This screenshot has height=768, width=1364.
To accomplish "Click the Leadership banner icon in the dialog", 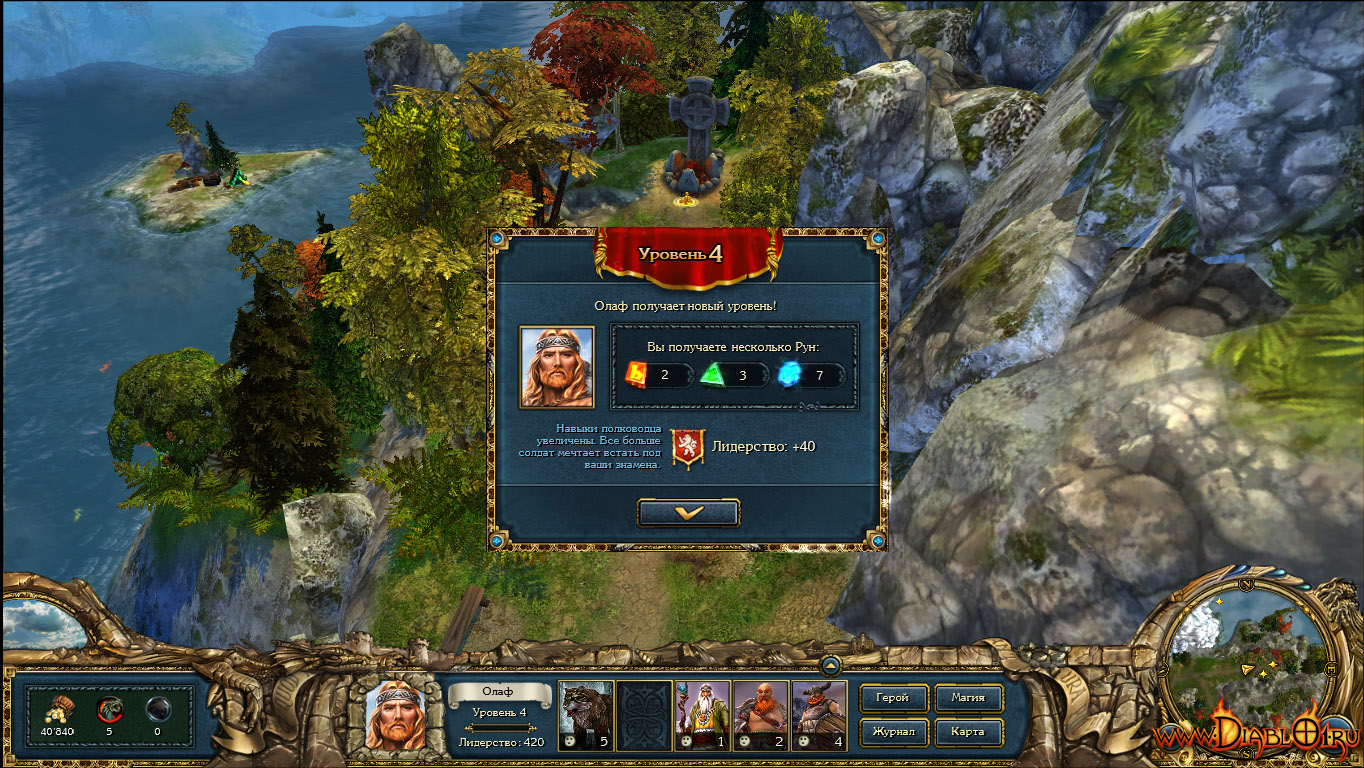I will [687, 448].
